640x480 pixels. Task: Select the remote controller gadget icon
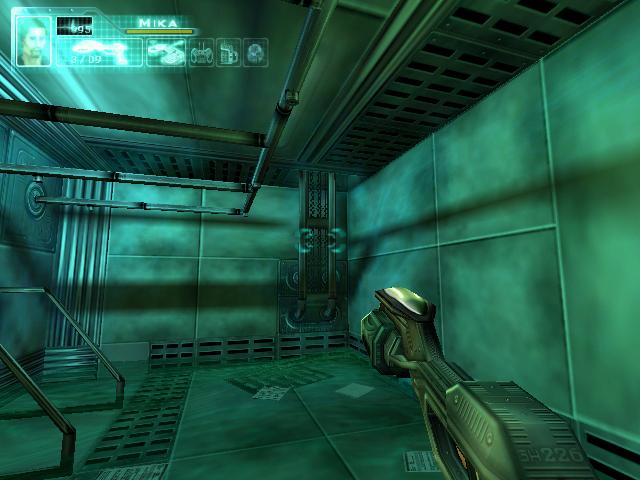(203, 51)
